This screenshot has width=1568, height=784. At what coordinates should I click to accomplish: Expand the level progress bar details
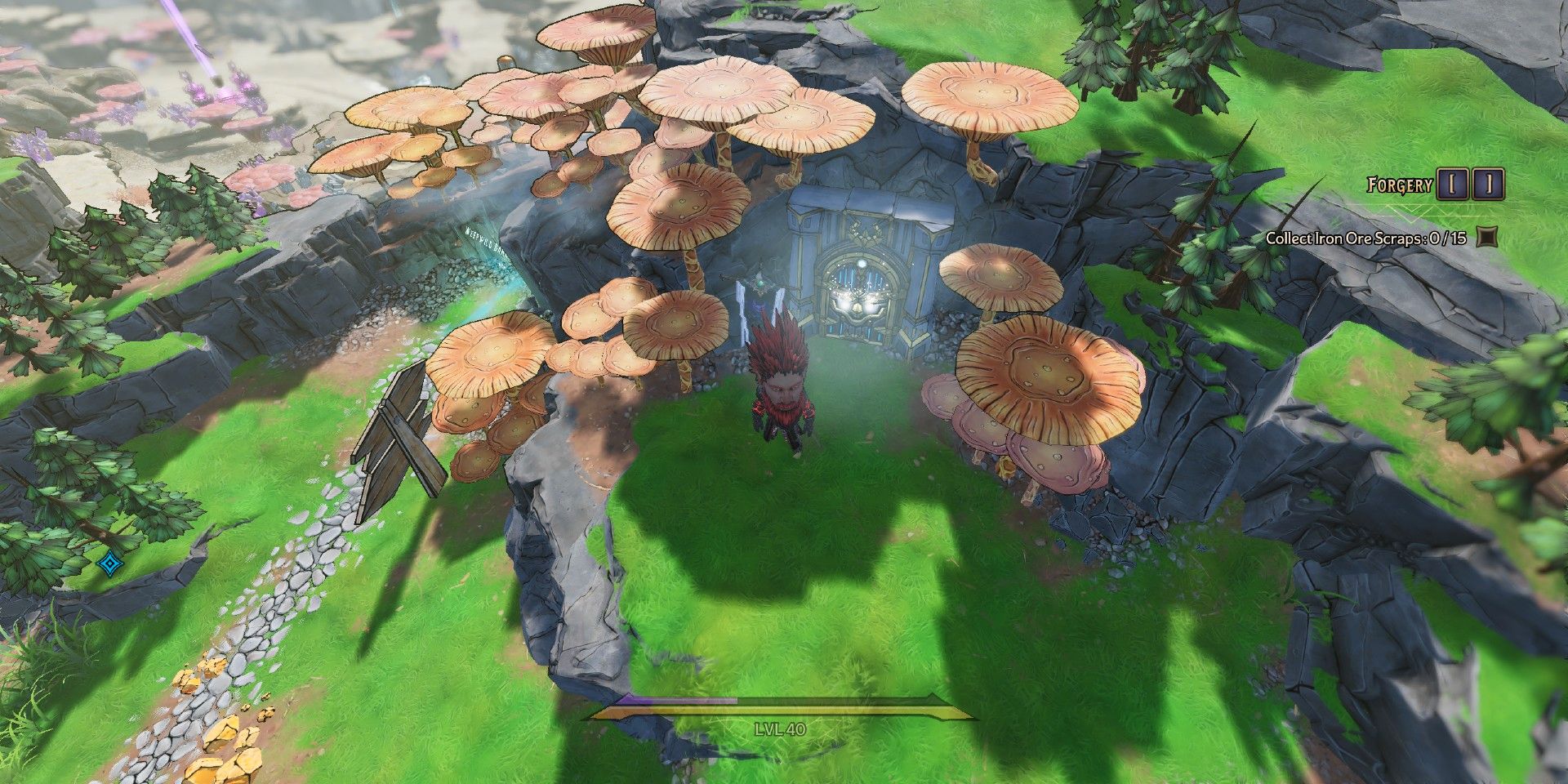784,710
